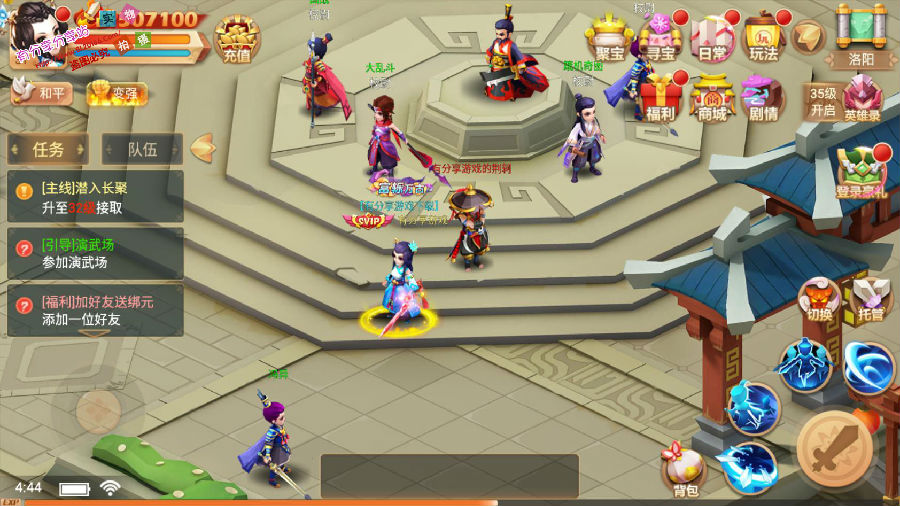Open the 玩法 gameplay menu
This screenshot has height=506, width=900.
pyautogui.click(x=764, y=38)
